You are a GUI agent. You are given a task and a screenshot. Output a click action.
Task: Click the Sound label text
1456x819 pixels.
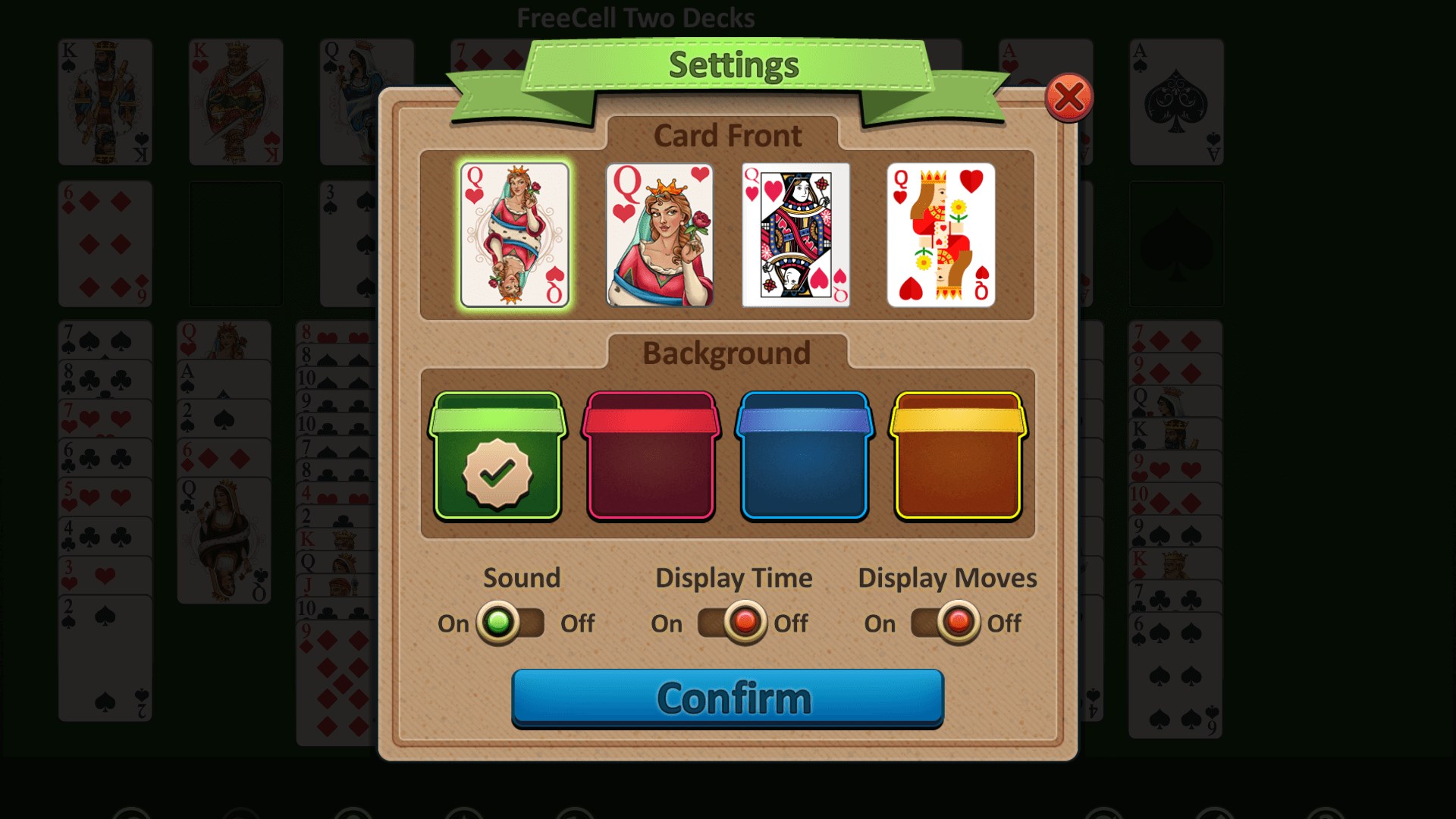[x=520, y=578]
